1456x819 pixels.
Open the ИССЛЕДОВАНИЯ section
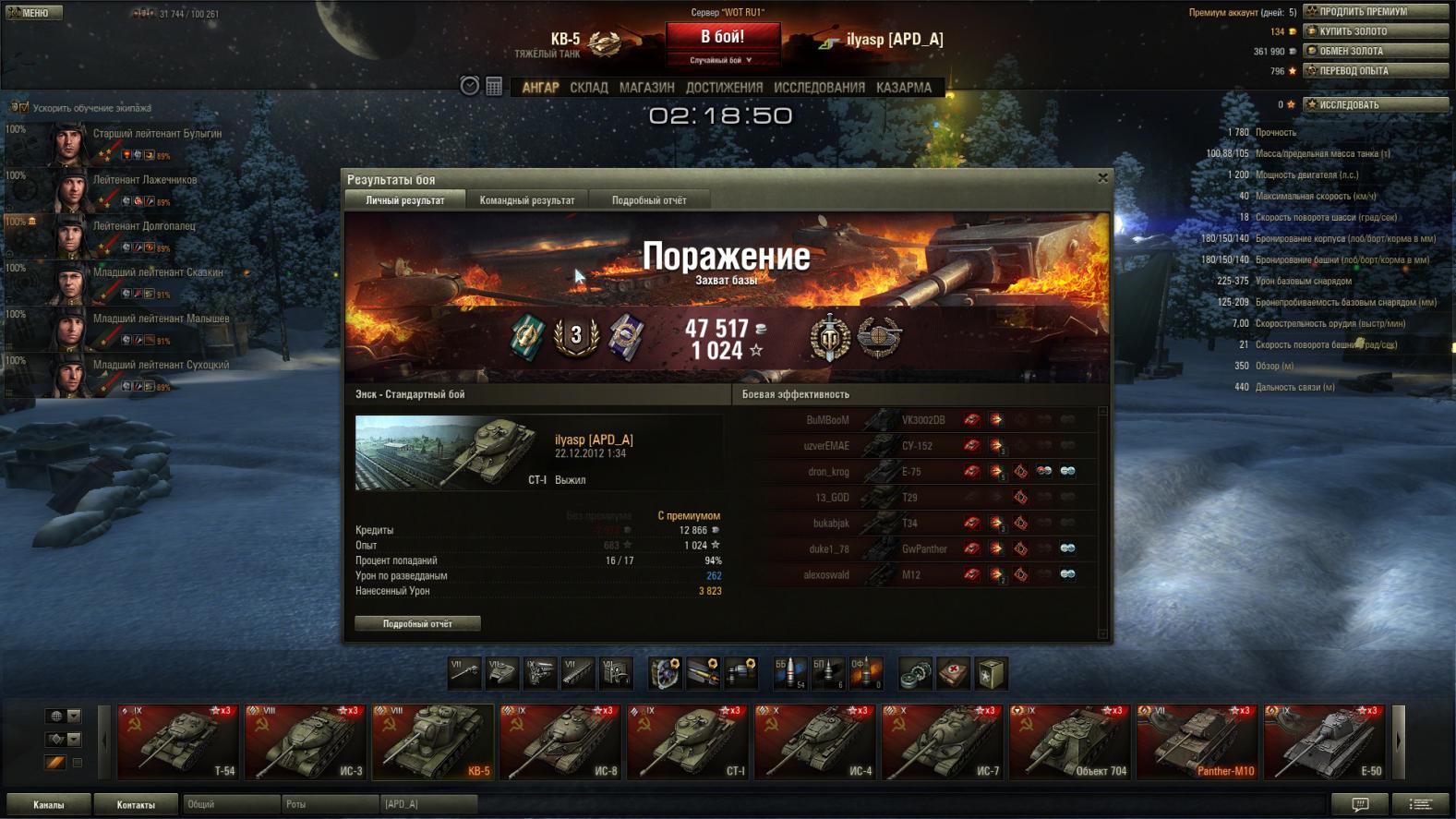pyautogui.click(x=819, y=88)
